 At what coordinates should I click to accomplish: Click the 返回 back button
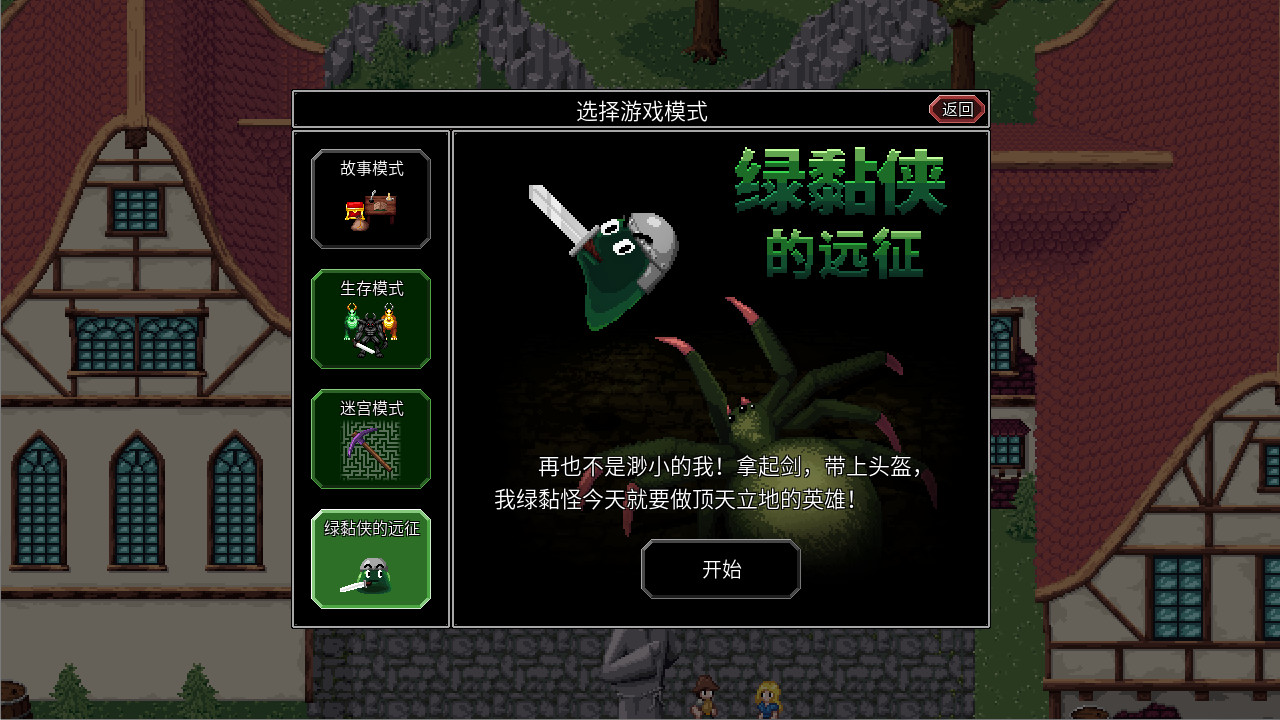(x=955, y=109)
